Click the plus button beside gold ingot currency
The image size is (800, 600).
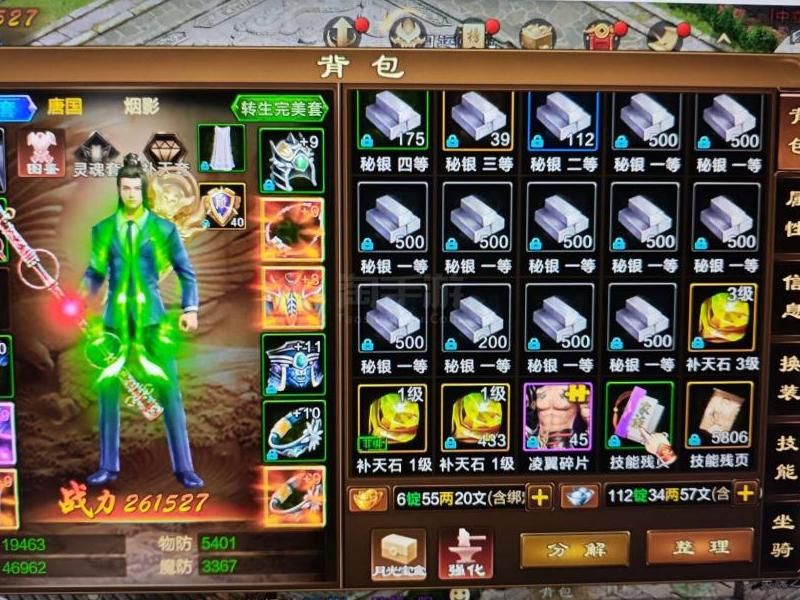click(540, 497)
